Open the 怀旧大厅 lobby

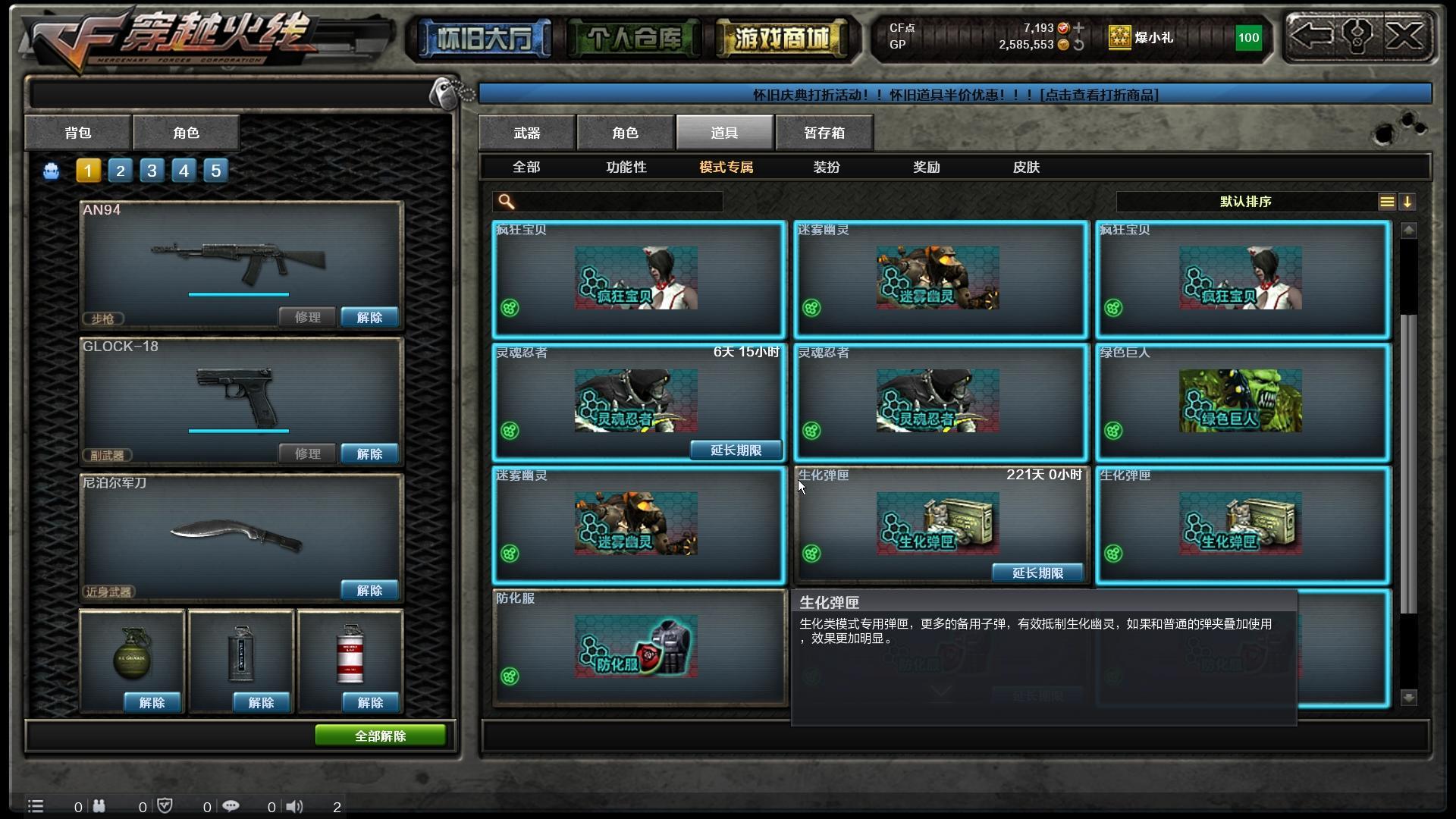(483, 38)
